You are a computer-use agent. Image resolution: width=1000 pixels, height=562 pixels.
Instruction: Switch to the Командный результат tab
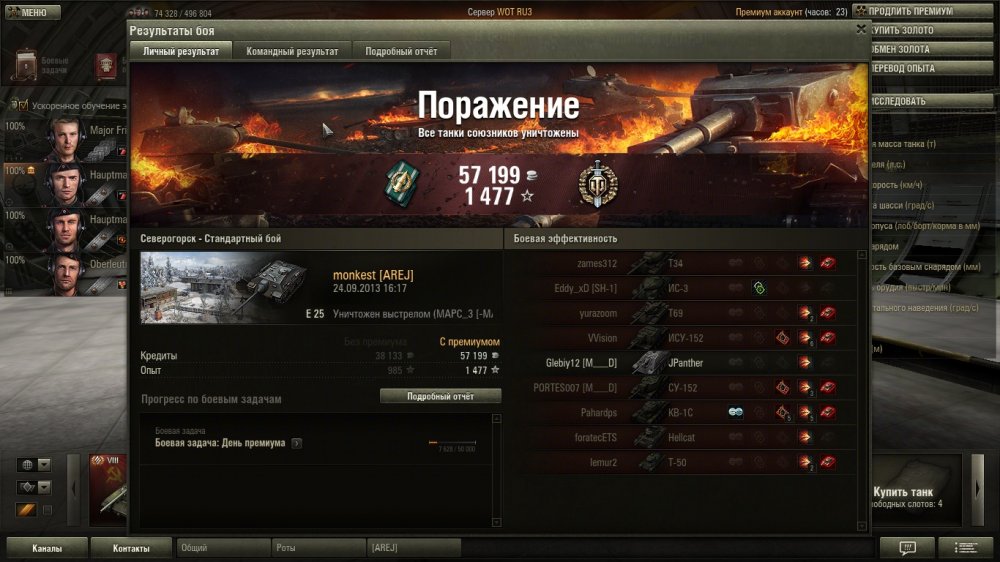(292, 51)
